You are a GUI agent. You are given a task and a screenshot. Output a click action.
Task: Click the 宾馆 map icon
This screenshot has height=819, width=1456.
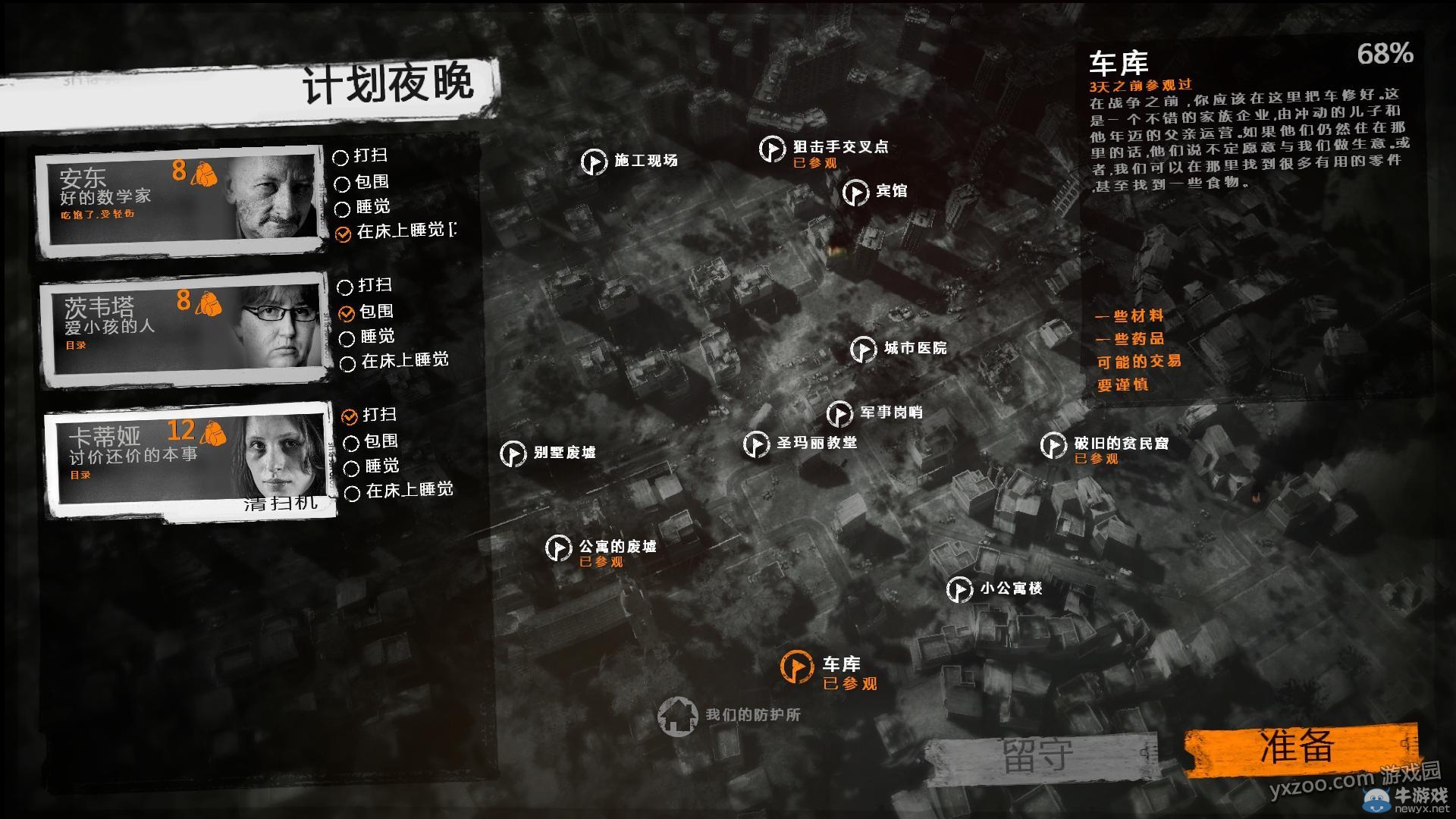(858, 191)
